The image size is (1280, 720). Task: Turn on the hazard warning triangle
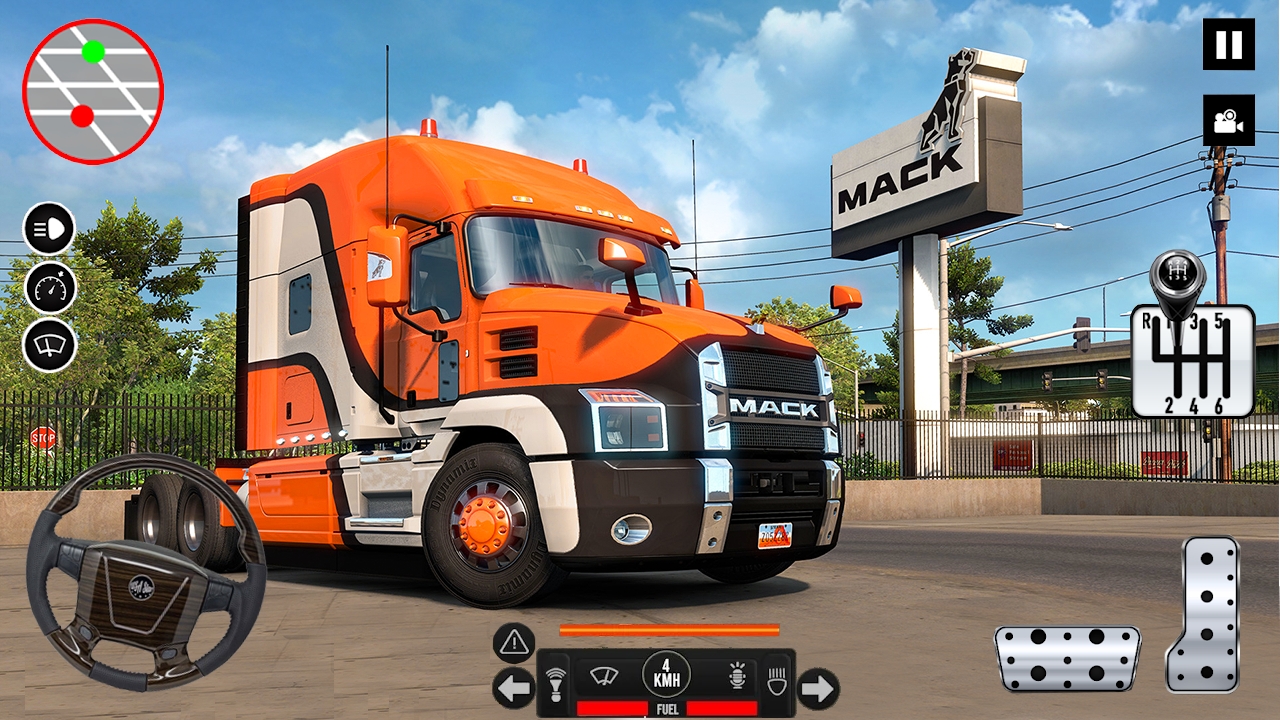tap(514, 643)
